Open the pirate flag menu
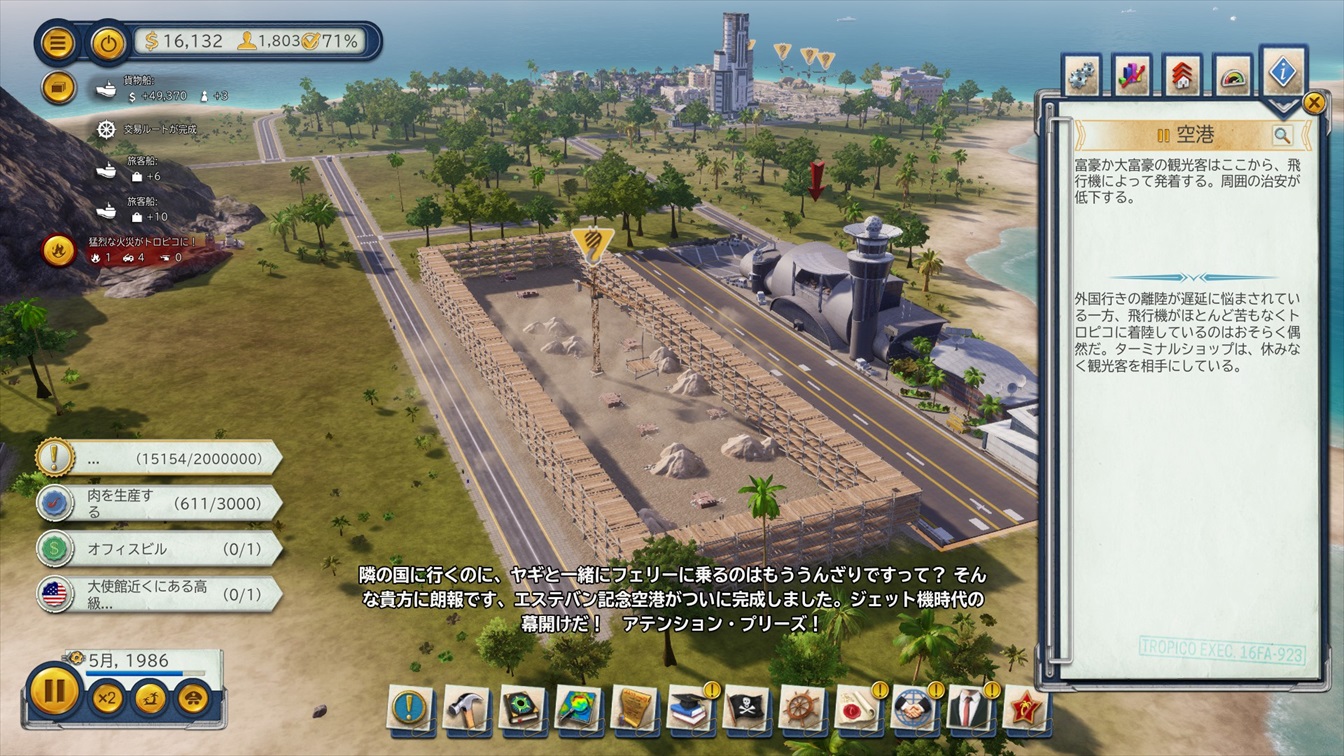The width and height of the screenshot is (1344, 756). (x=746, y=706)
